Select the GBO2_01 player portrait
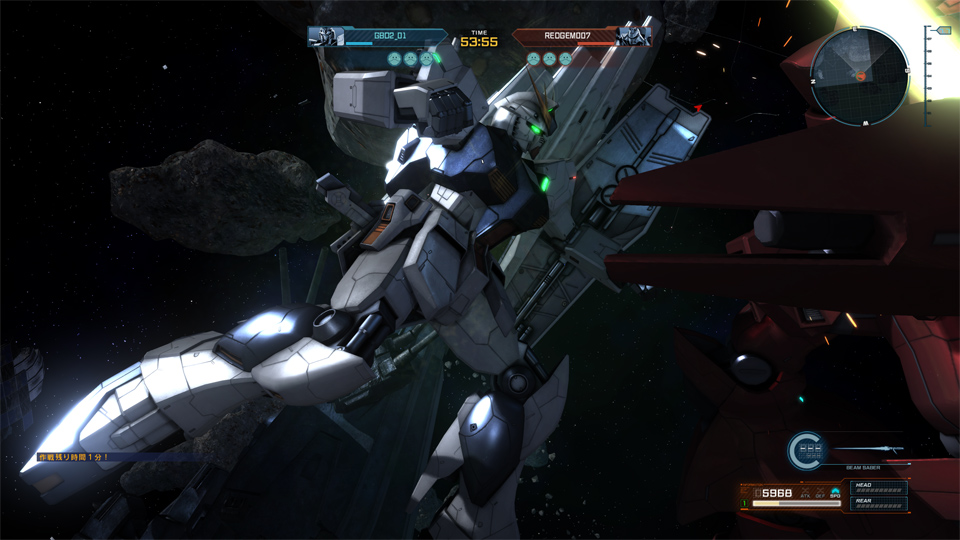 pos(325,37)
